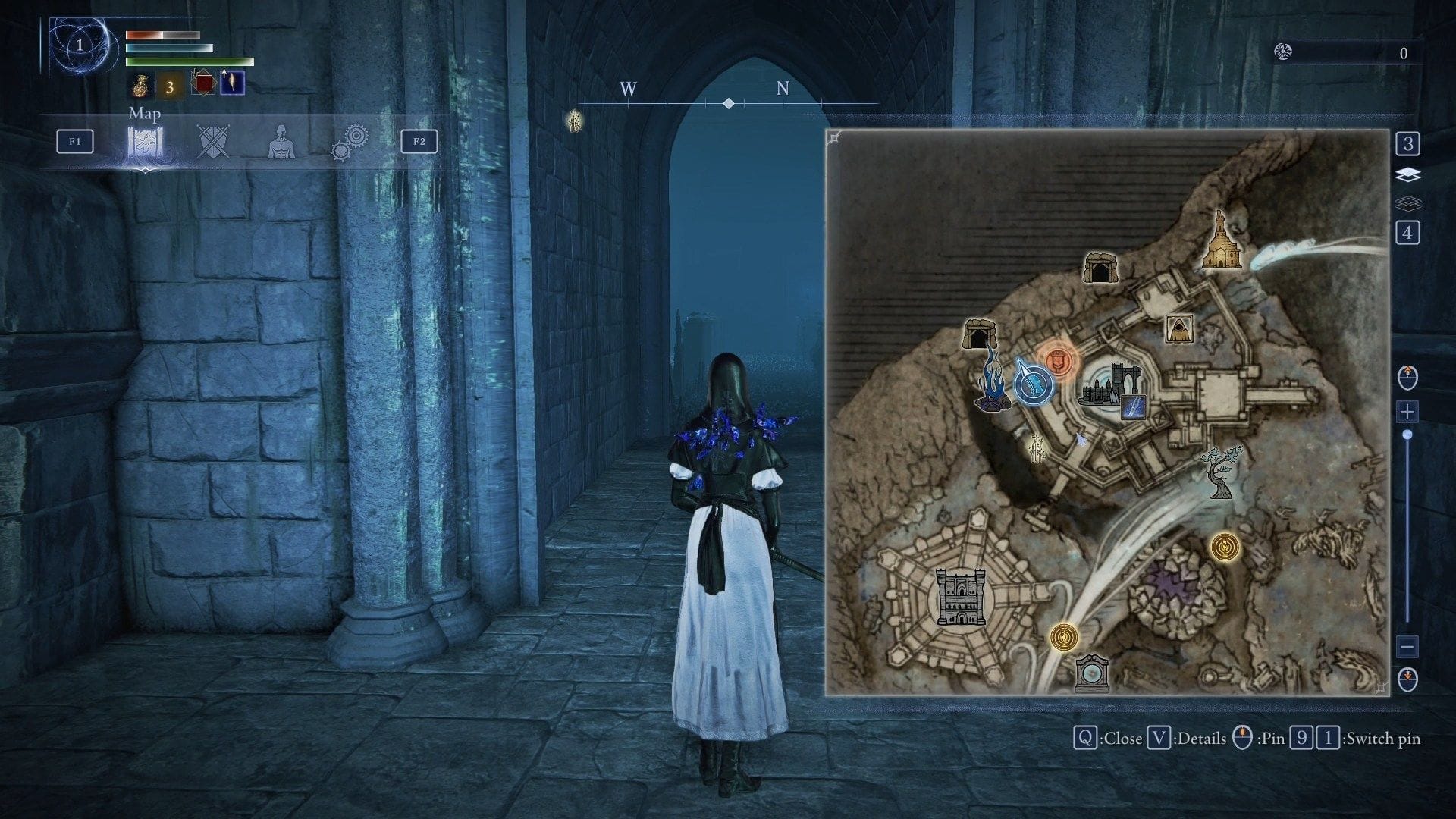Viewport: 1456px width, 819px height.
Task: Open the Status screen tab
Action: [281, 141]
